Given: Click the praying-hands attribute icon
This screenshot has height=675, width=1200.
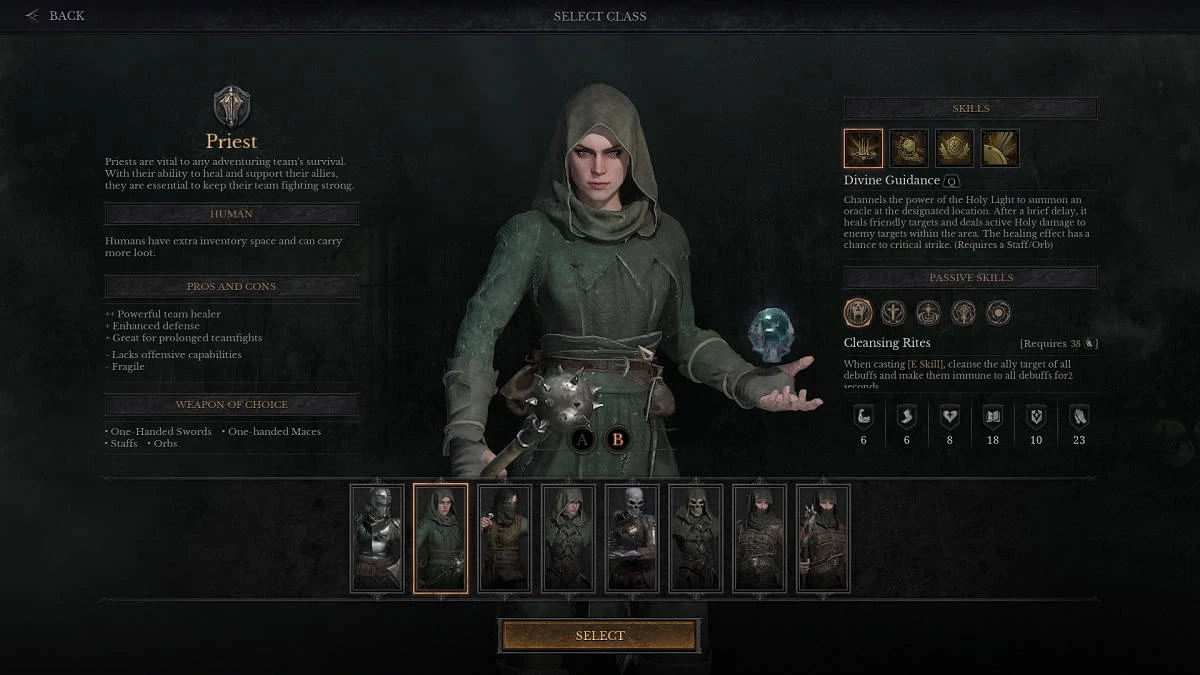Looking at the screenshot, I should click(1079, 416).
